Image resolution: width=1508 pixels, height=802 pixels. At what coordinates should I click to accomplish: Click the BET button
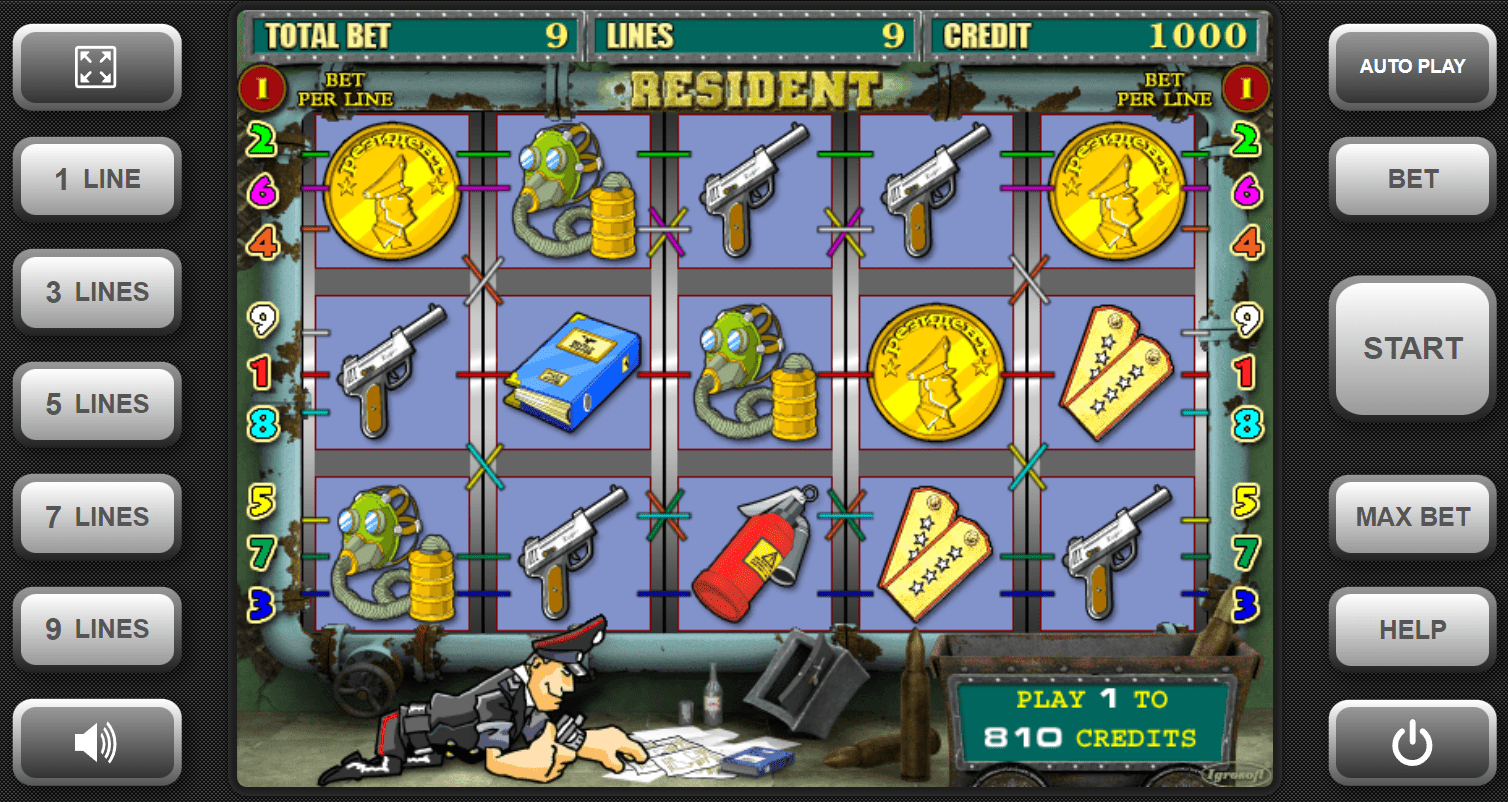[x=1412, y=179]
